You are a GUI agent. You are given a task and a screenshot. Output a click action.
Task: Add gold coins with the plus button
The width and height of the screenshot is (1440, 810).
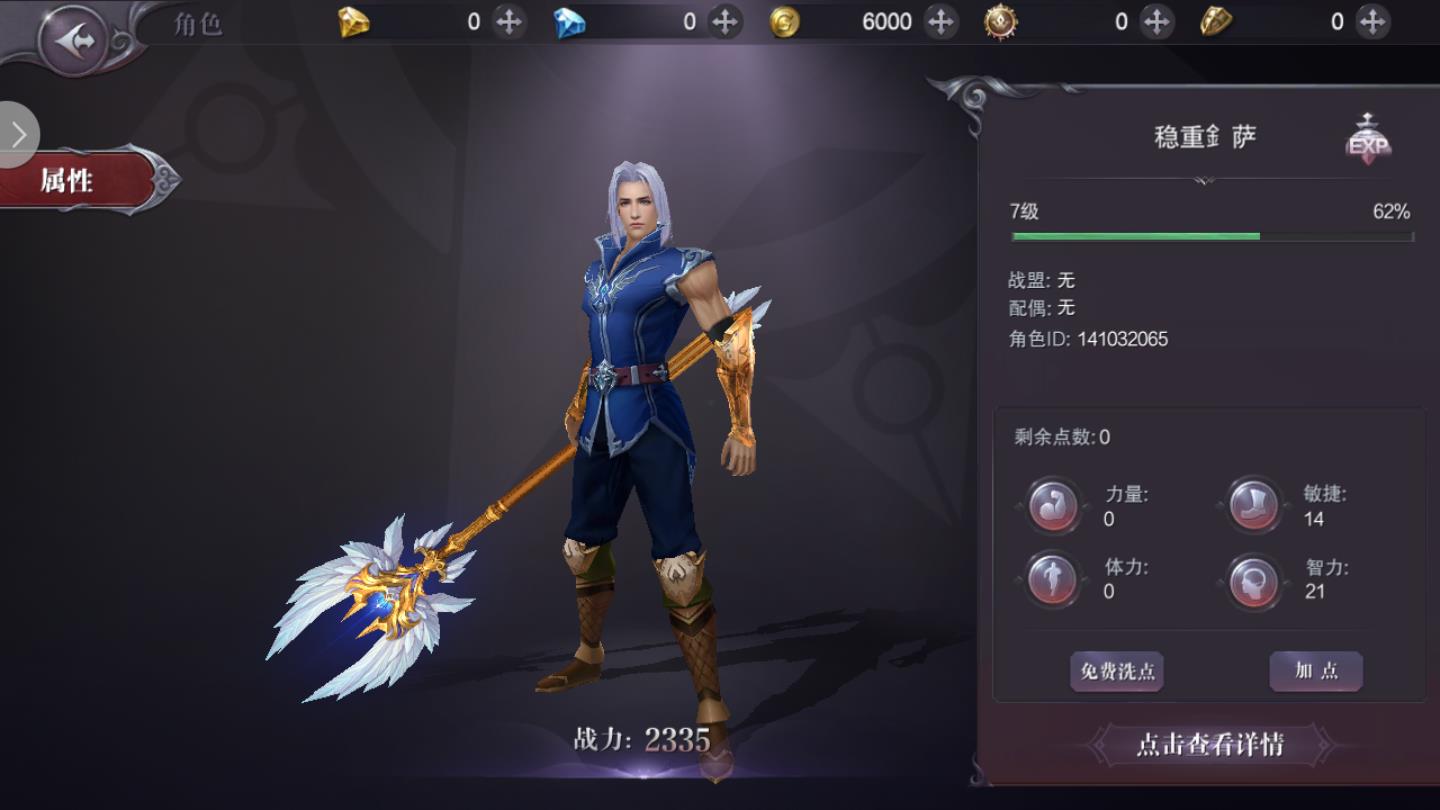(940, 21)
